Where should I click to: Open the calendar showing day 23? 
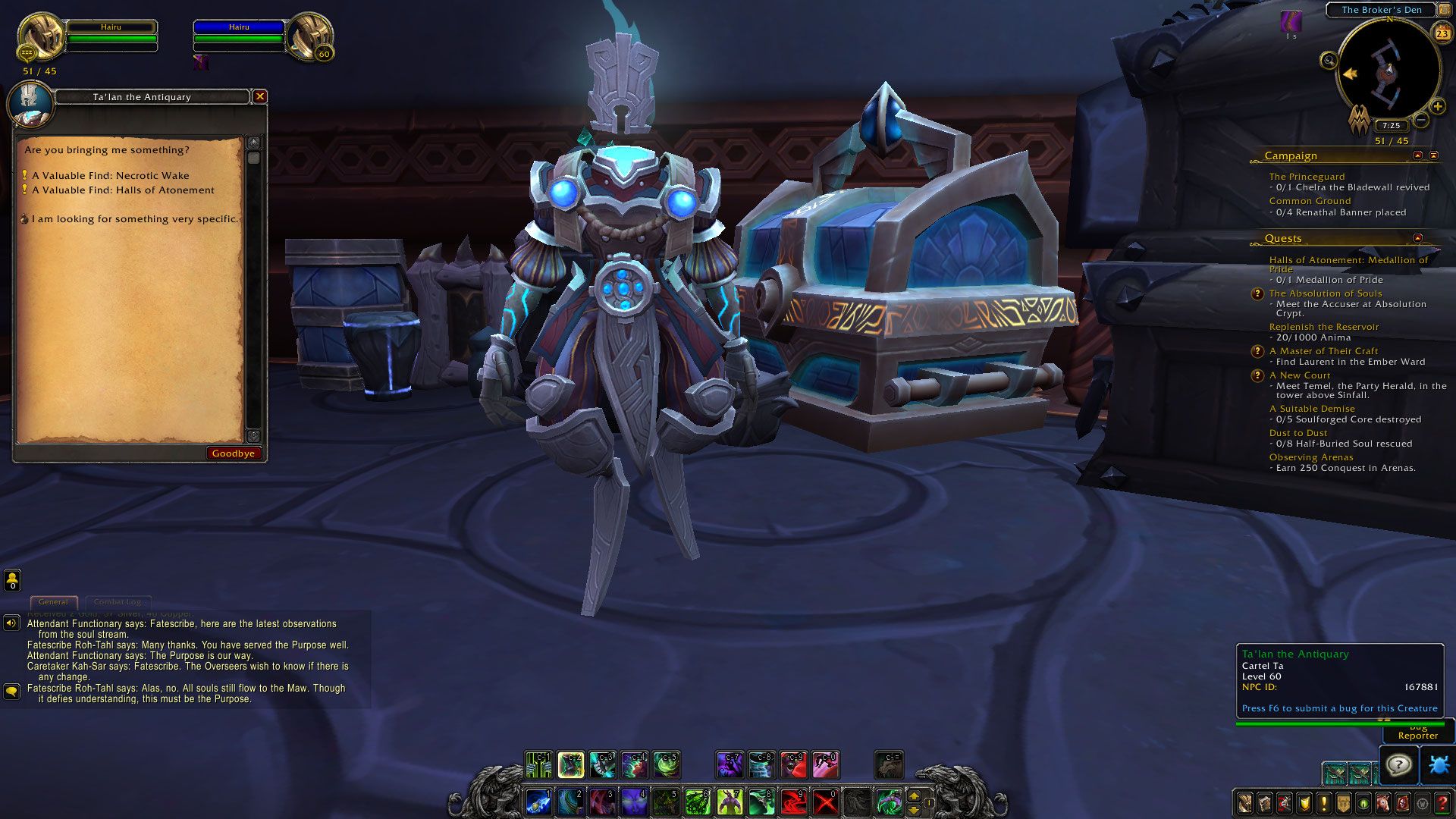coord(1442,33)
